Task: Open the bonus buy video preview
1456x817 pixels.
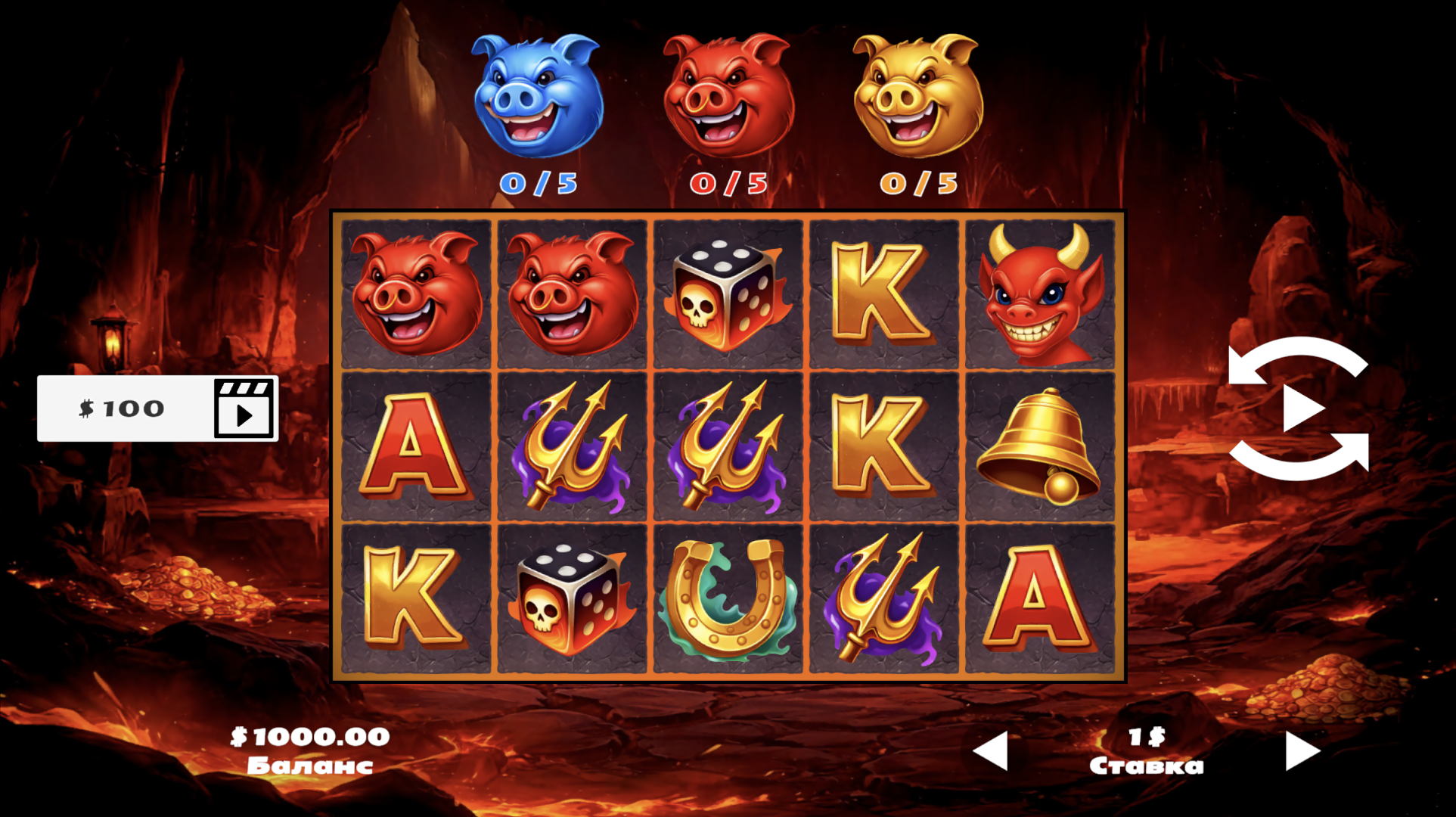Action: pos(244,408)
